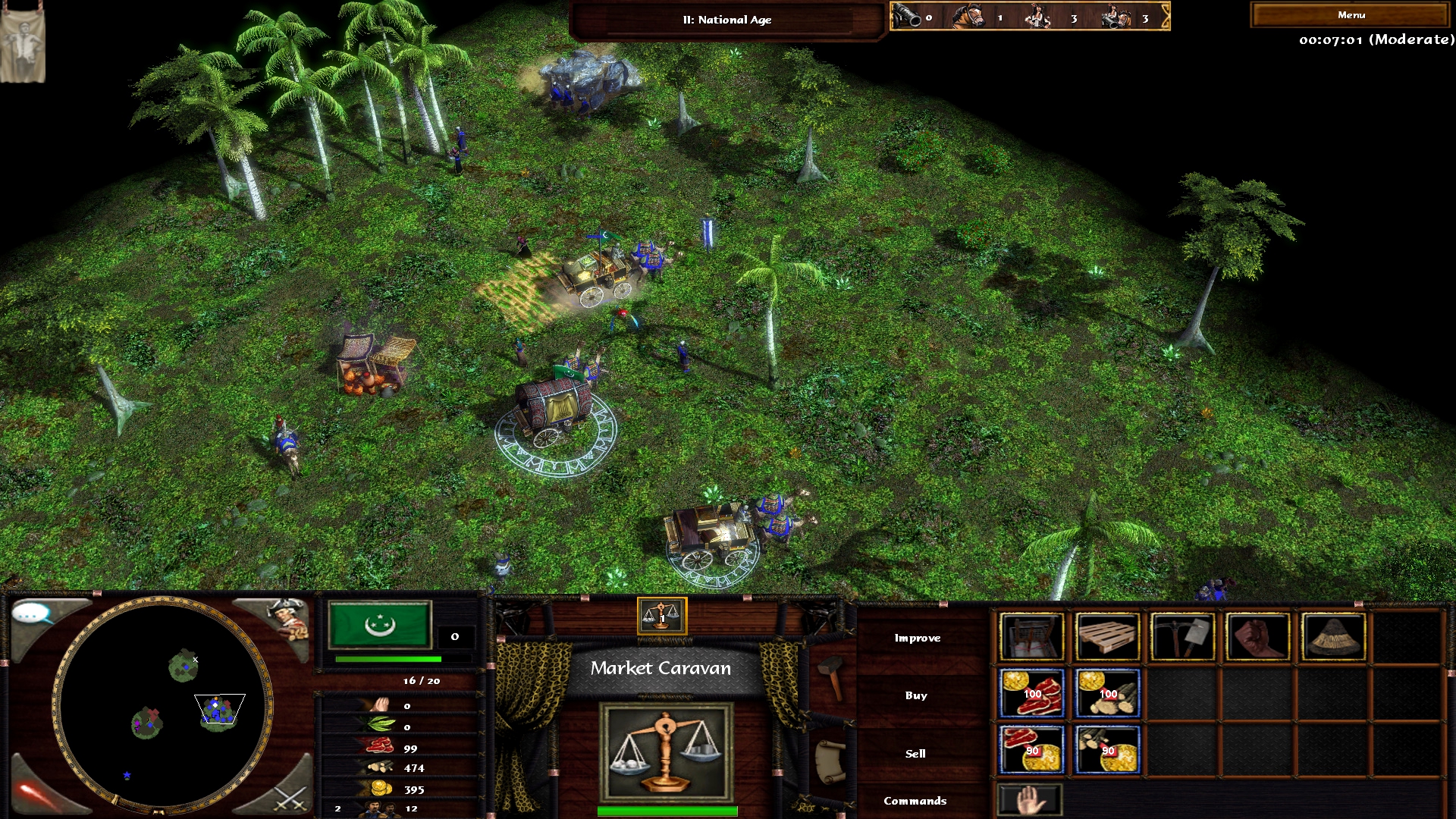Select the straw hat improvement
This screenshot has height=819, width=1456.
pos(1333,637)
